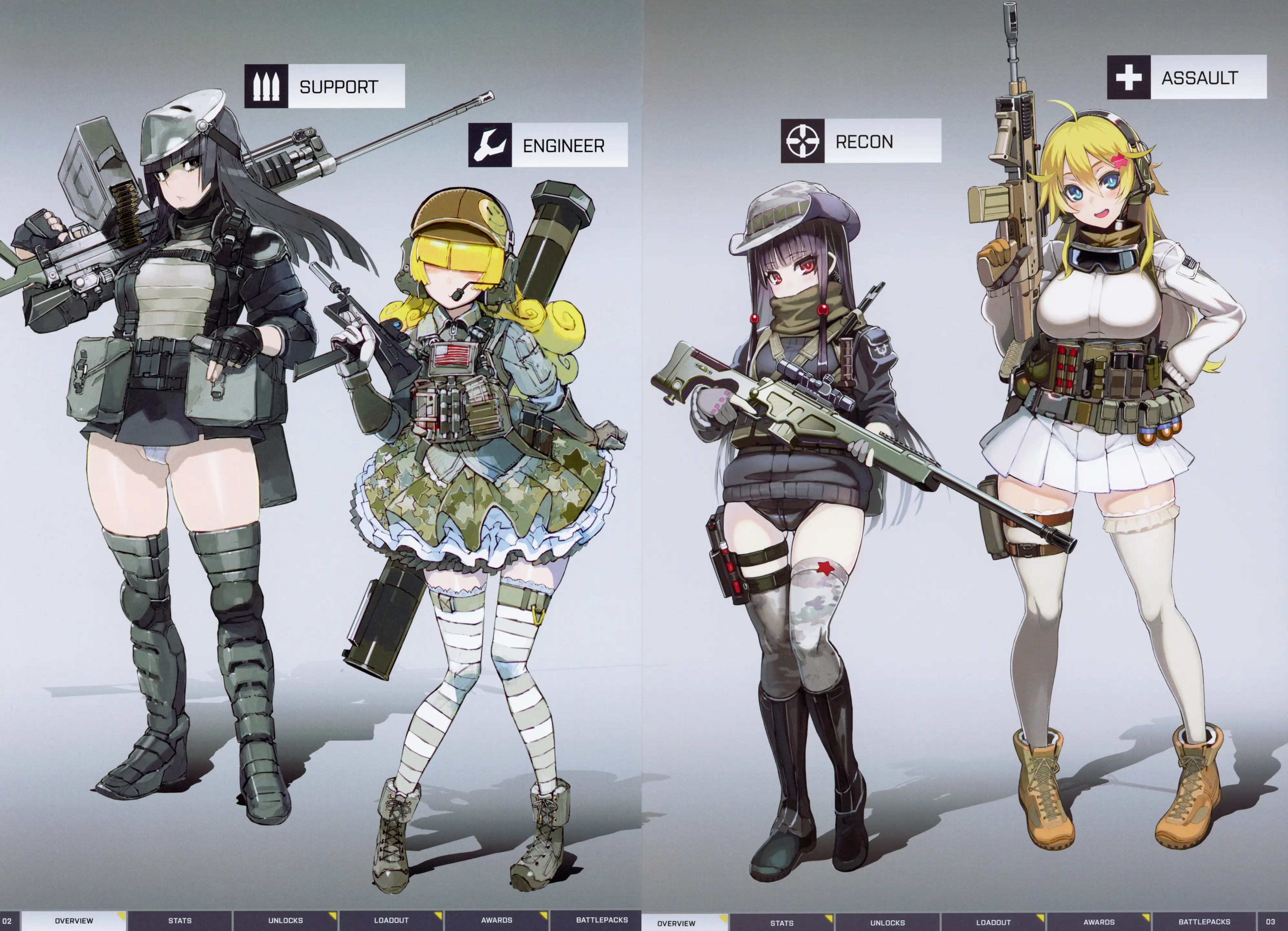The width and height of the screenshot is (1288, 931).
Task: View the Awards tab on page 02
Action: (x=496, y=920)
